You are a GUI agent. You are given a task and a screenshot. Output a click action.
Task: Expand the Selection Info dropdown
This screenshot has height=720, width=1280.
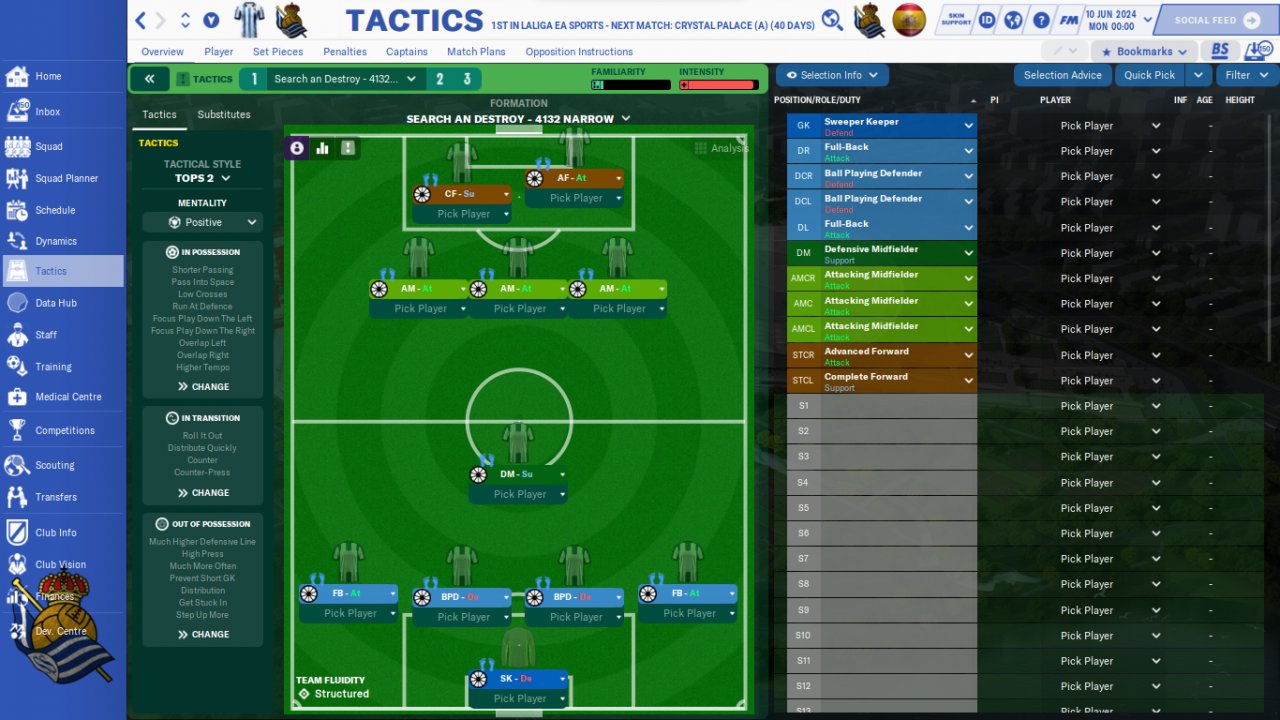click(832, 75)
